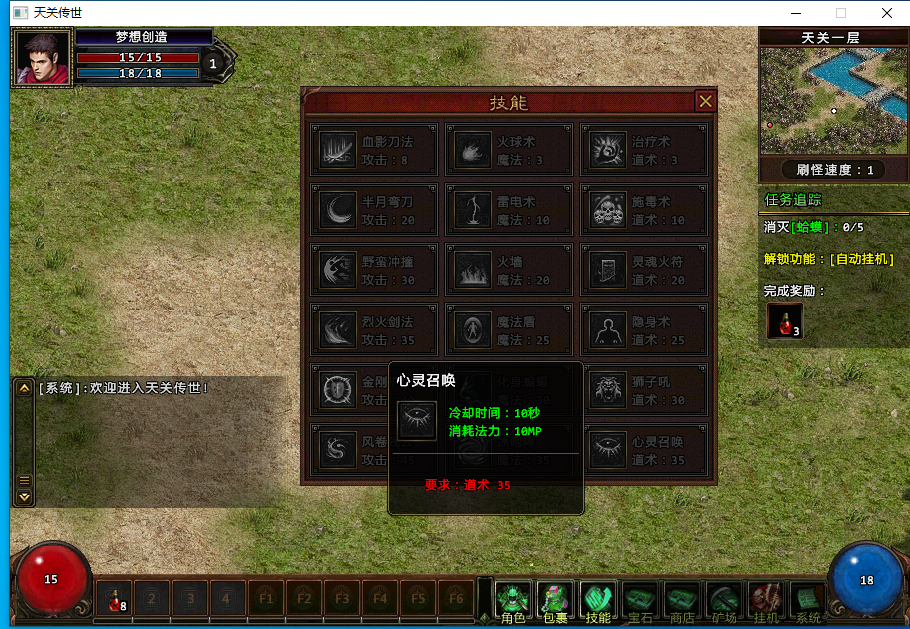910x629 pixels.
Task: Choose the 心灵召唤 skill entry
Action: tap(643, 450)
